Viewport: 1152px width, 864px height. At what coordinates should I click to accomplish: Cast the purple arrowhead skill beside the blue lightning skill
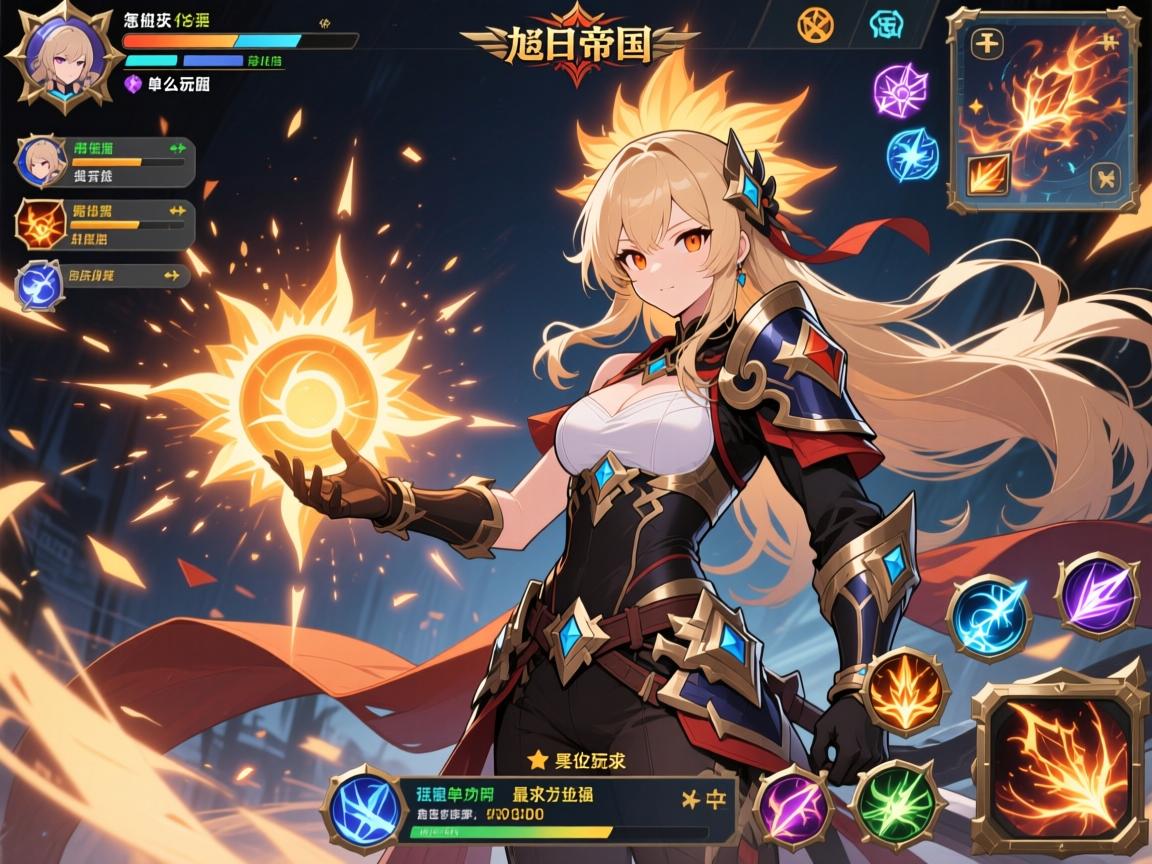(x=1097, y=595)
